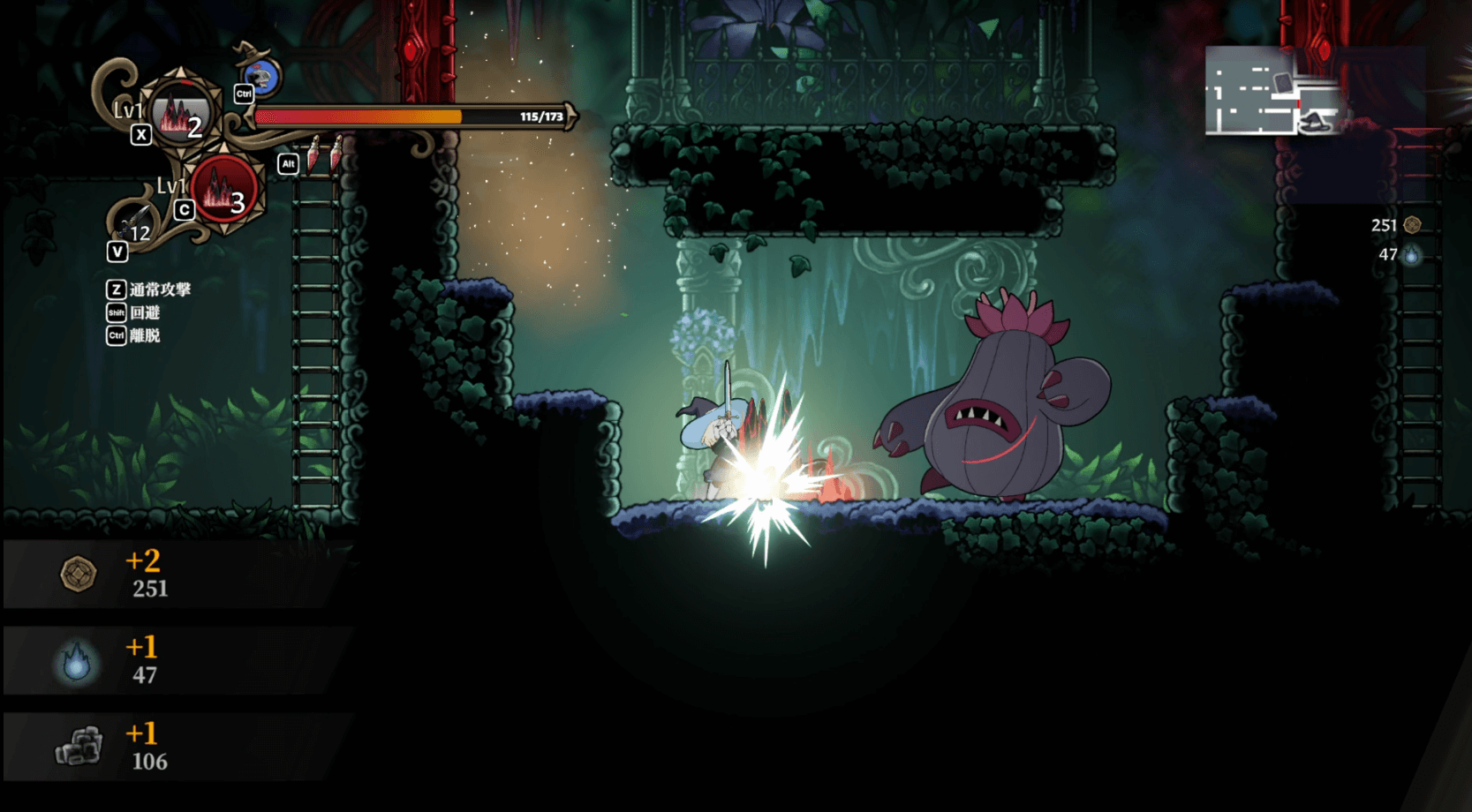Screen dimensions: 1472x812
Task: Use a red healing potion vial
Action: [314, 154]
